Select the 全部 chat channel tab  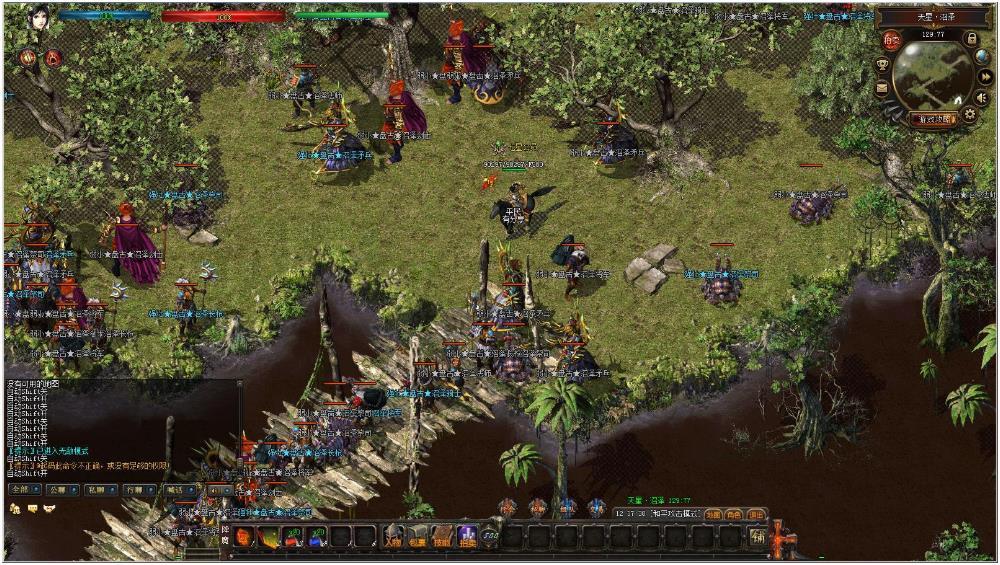tap(23, 490)
